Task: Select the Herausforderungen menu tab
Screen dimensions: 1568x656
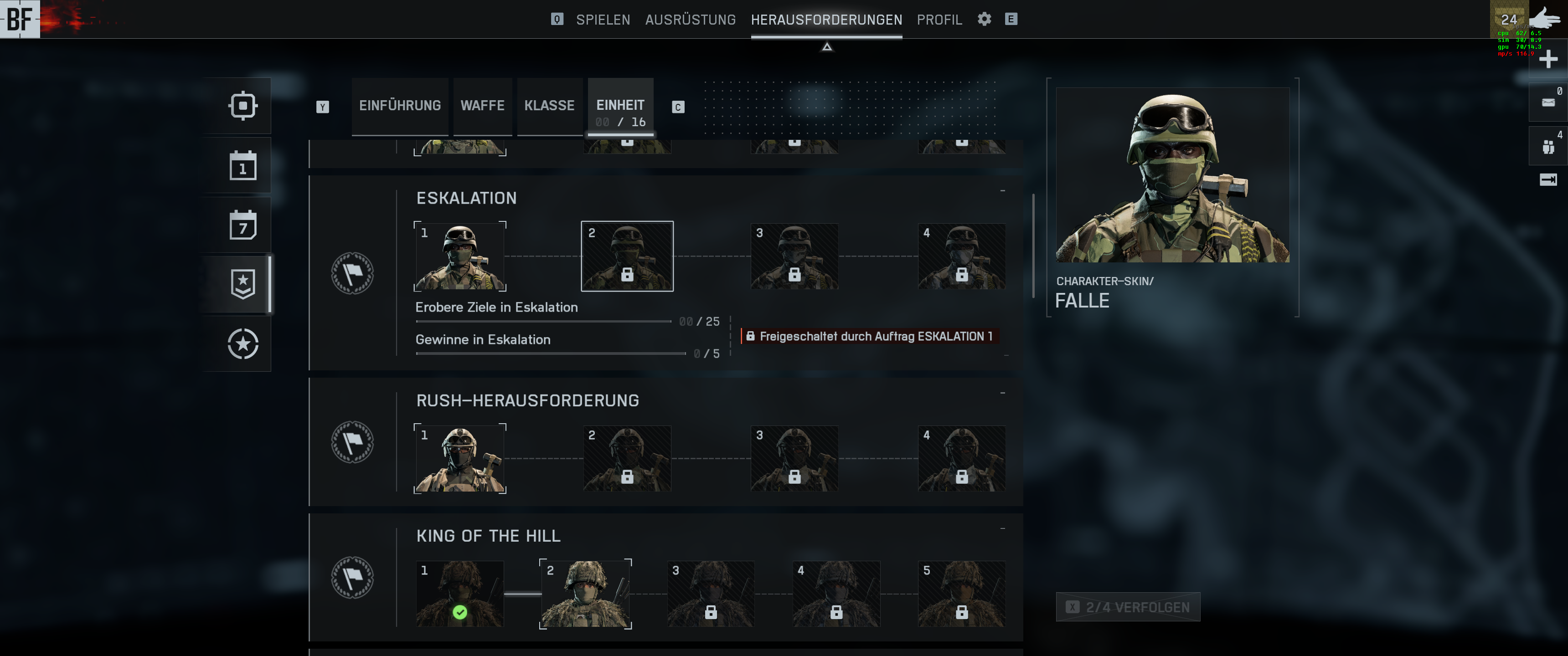Action: point(826,20)
